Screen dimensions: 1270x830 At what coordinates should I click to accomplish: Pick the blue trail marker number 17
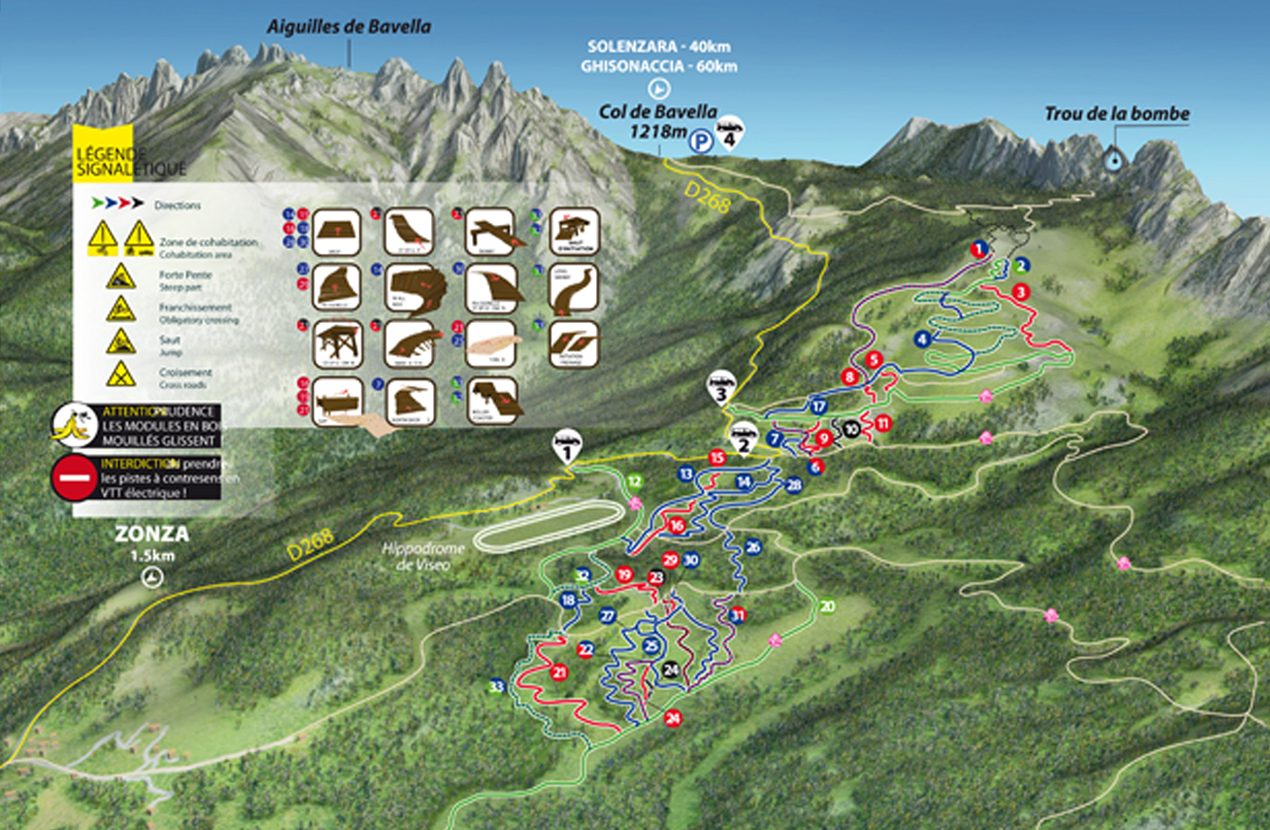point(818,407)
